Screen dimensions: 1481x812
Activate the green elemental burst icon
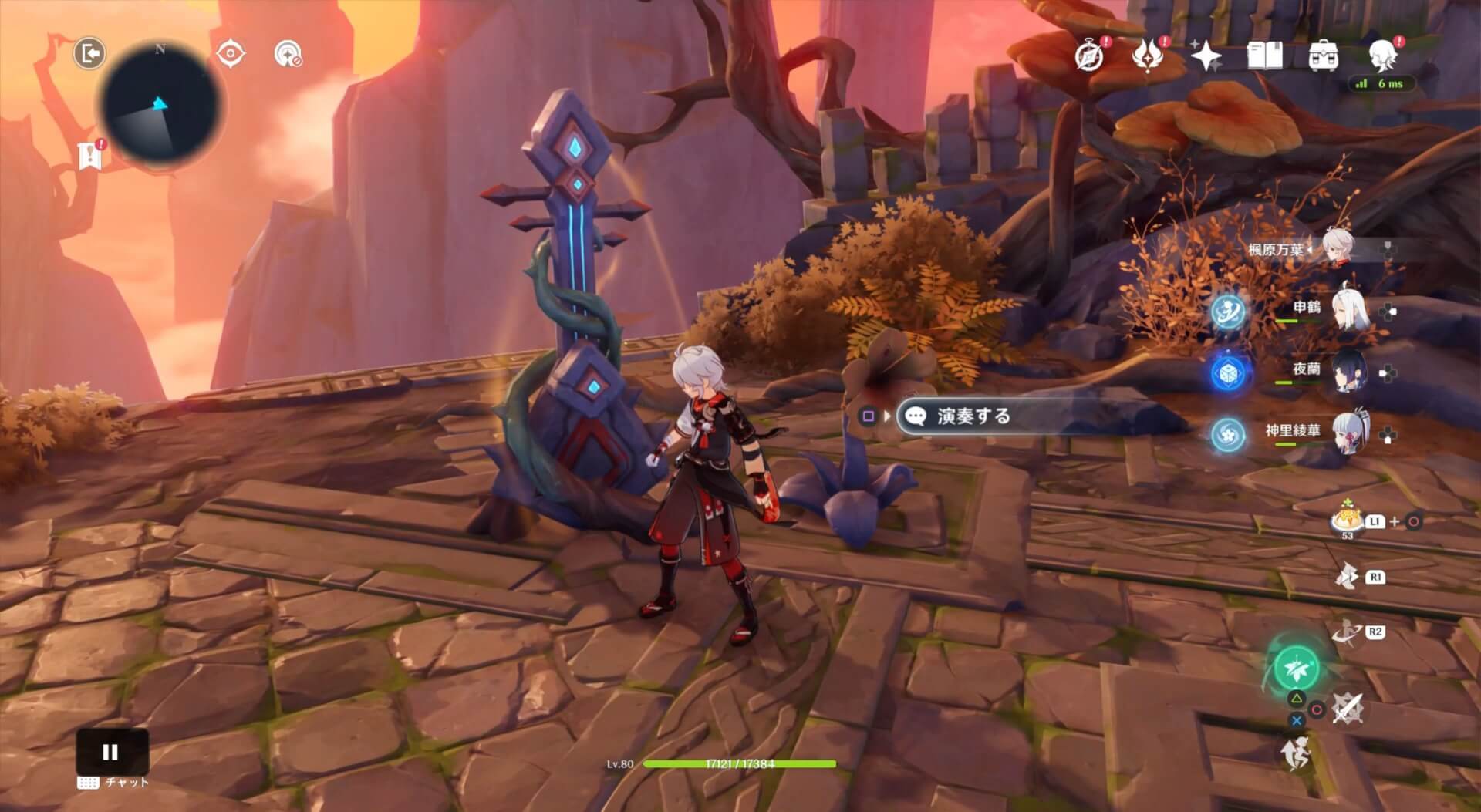pyautogui.click(x=1297, y=668)
